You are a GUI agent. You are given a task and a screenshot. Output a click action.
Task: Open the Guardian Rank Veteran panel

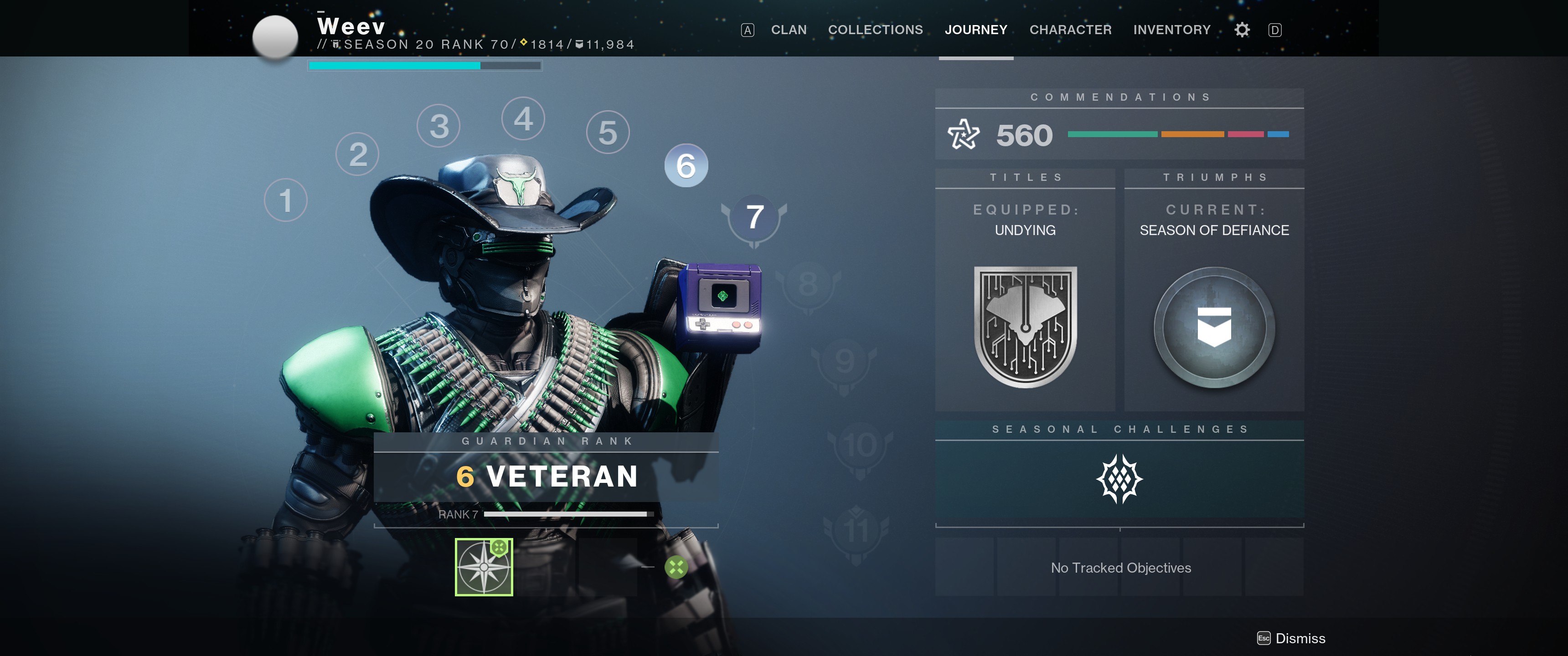click(546, 477)
